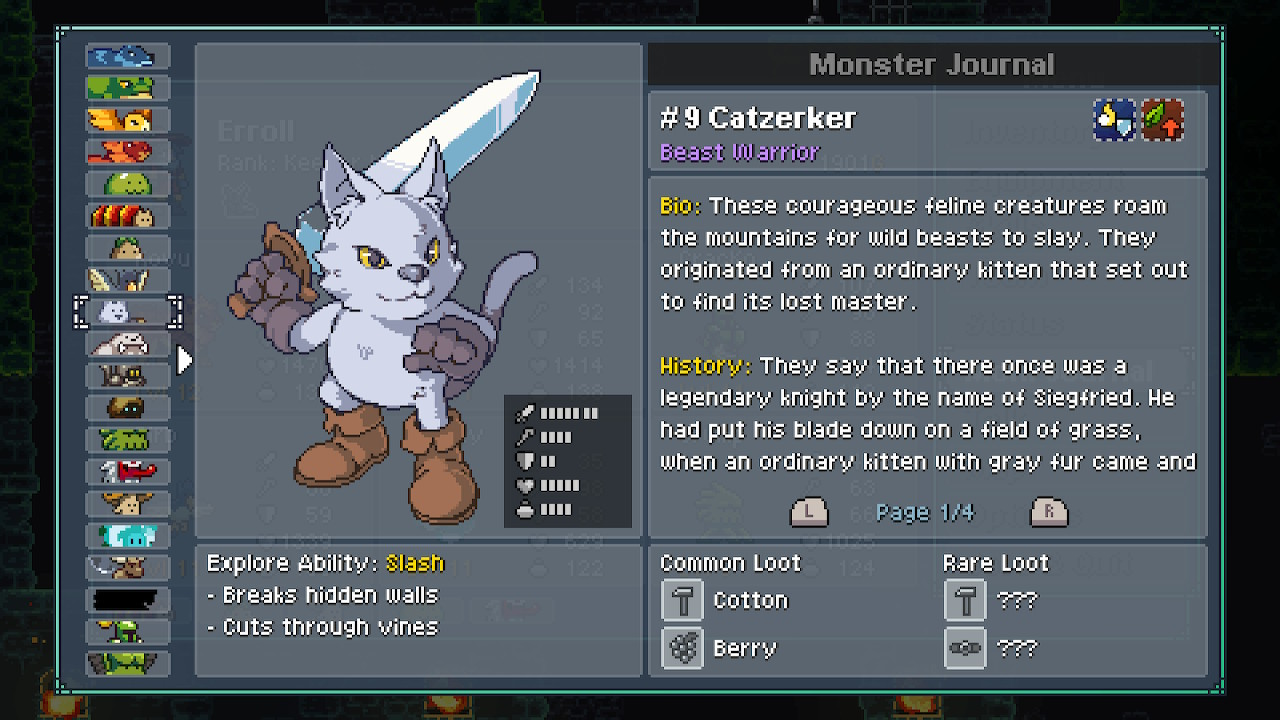Screen dimensions: 1280x720
Task: Select the highlighted Catzerker list entry
Action: point(127,312)
